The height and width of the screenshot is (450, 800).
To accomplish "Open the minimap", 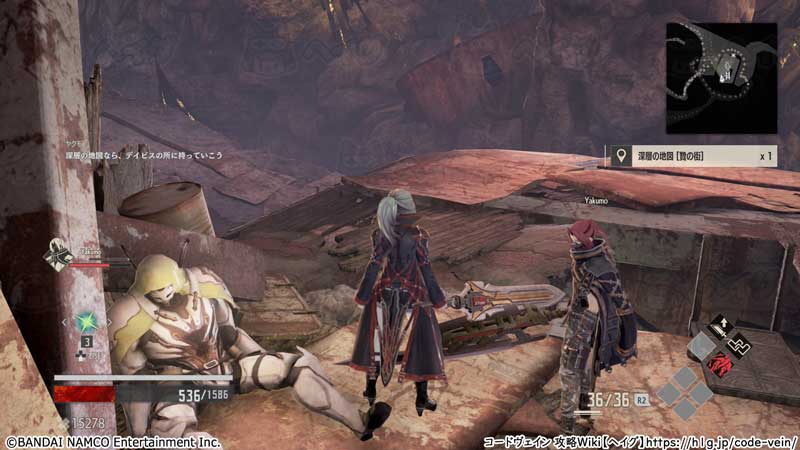I will (721, 78).
